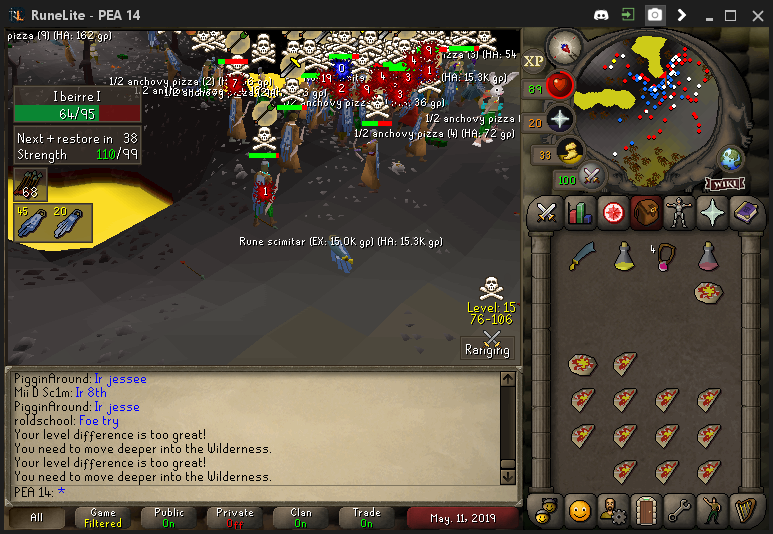
Task: Switch chat to the Clan filter
Action: (301, 517)
